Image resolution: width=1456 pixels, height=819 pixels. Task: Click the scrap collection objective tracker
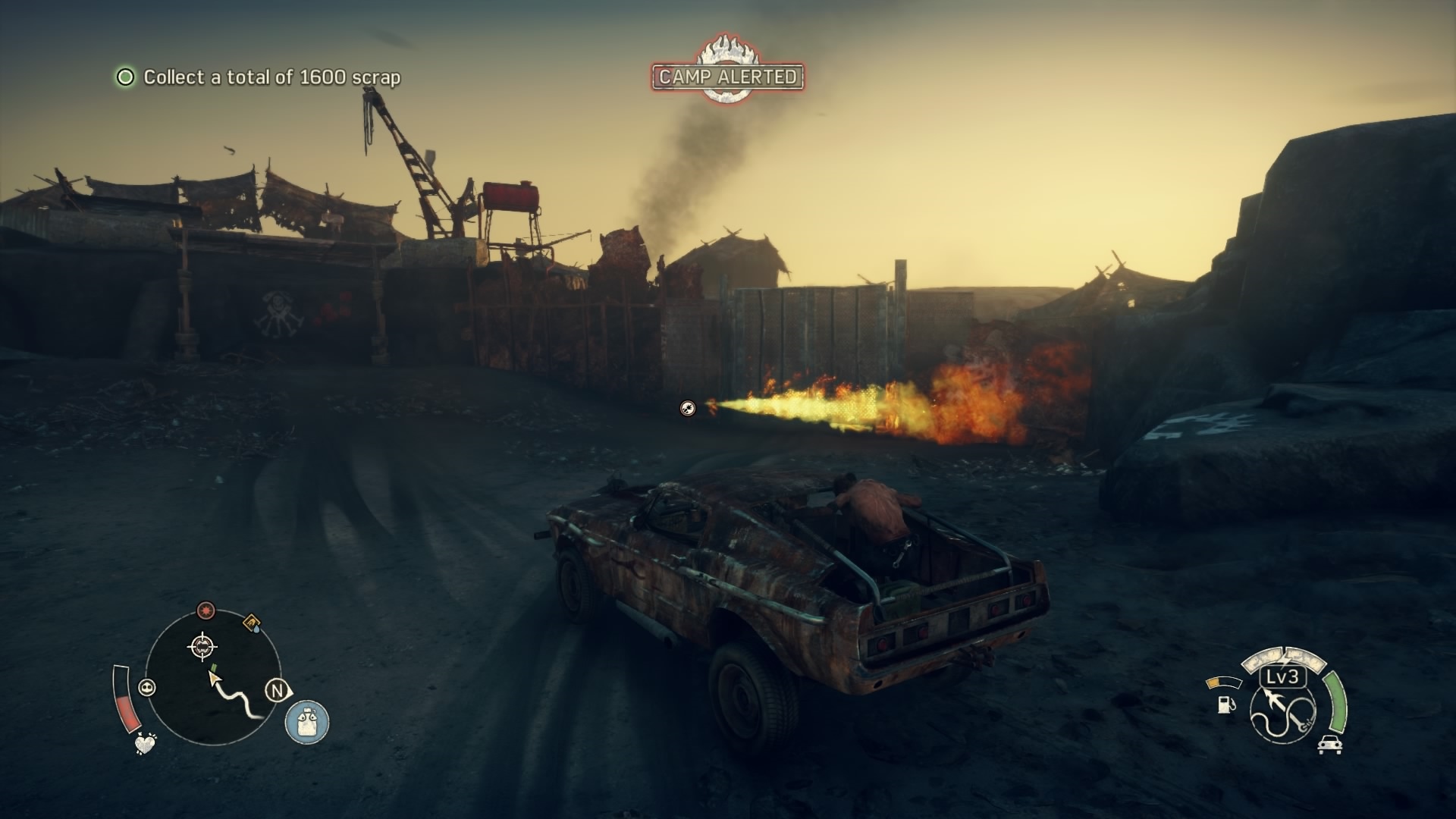258,77
